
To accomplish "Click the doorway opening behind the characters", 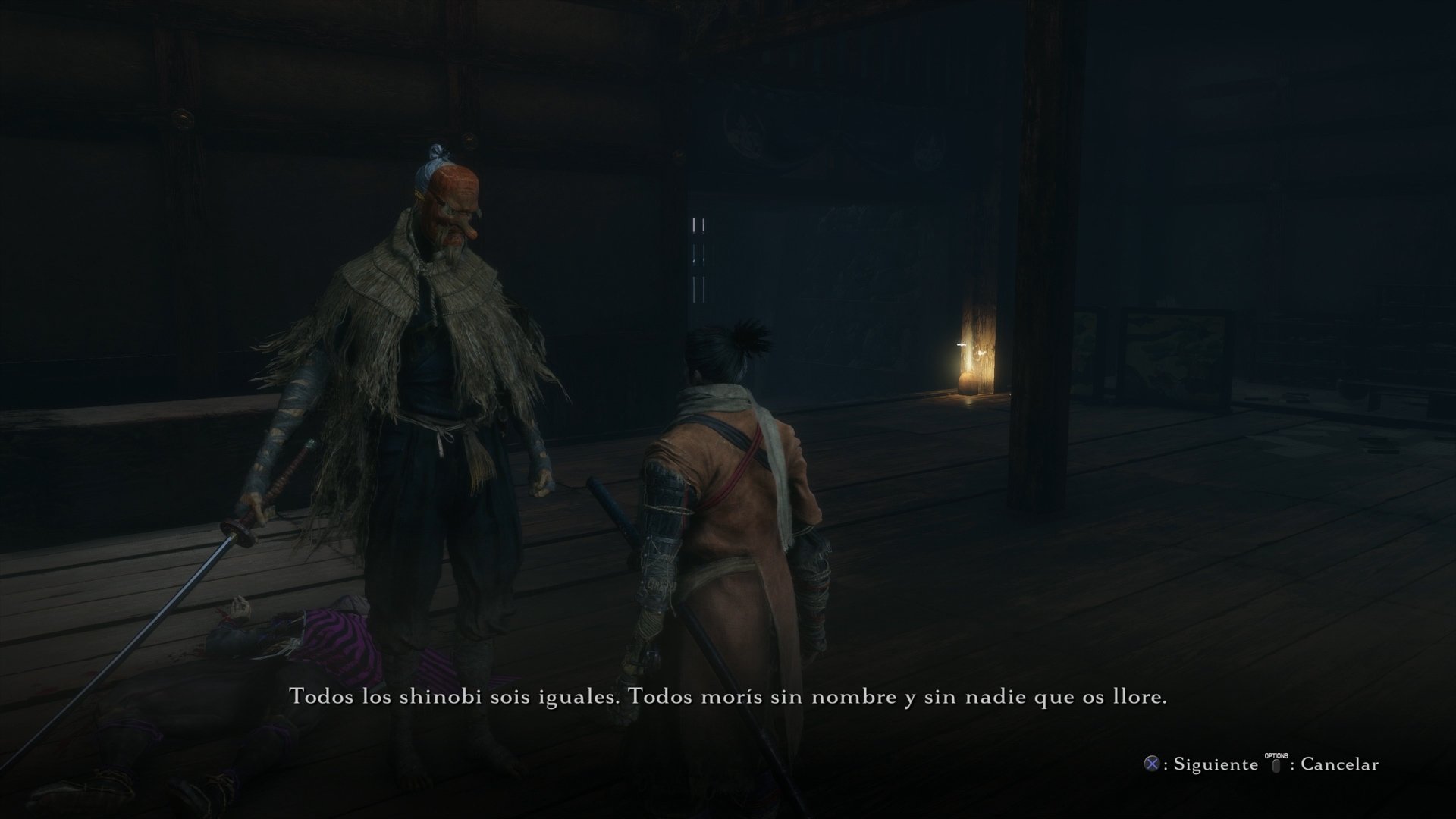I will (698, 258).
